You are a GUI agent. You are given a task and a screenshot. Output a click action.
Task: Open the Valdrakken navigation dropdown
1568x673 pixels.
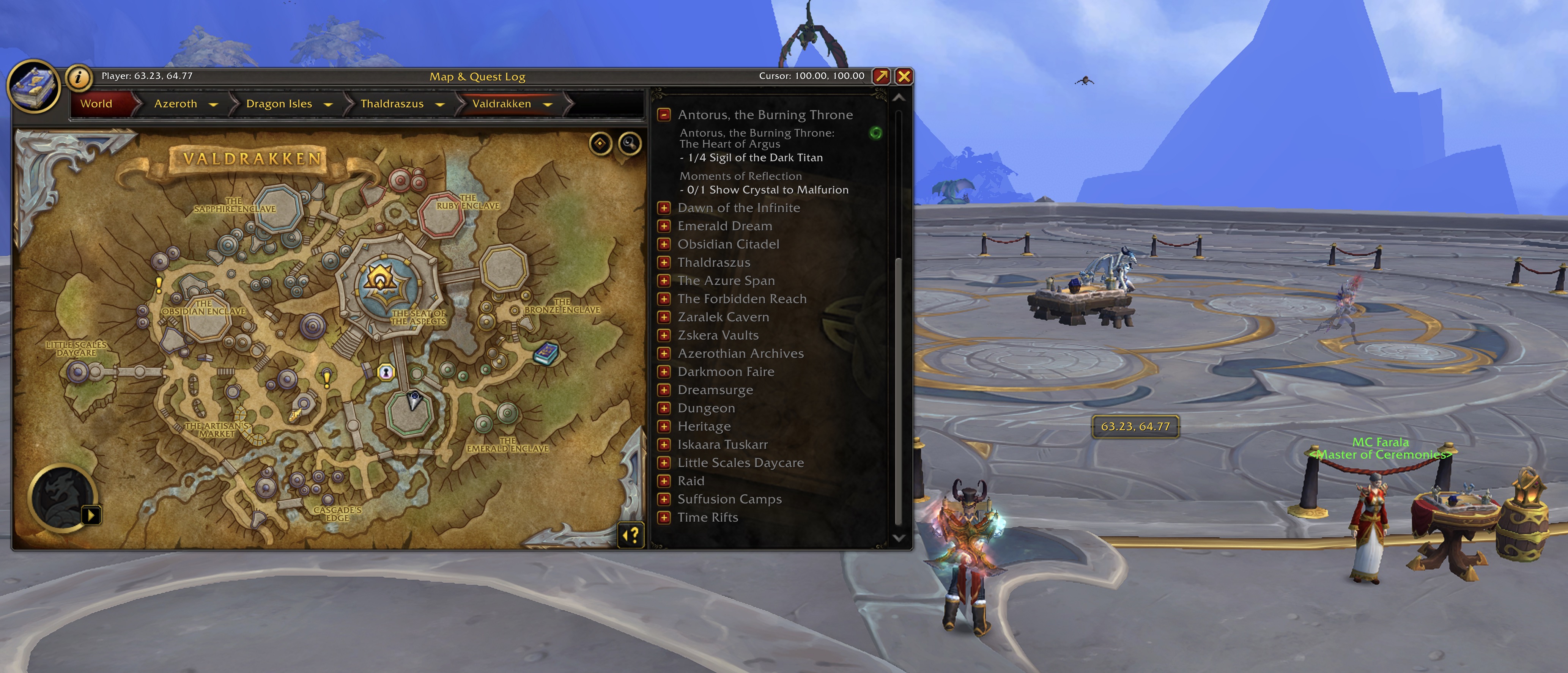547,105
